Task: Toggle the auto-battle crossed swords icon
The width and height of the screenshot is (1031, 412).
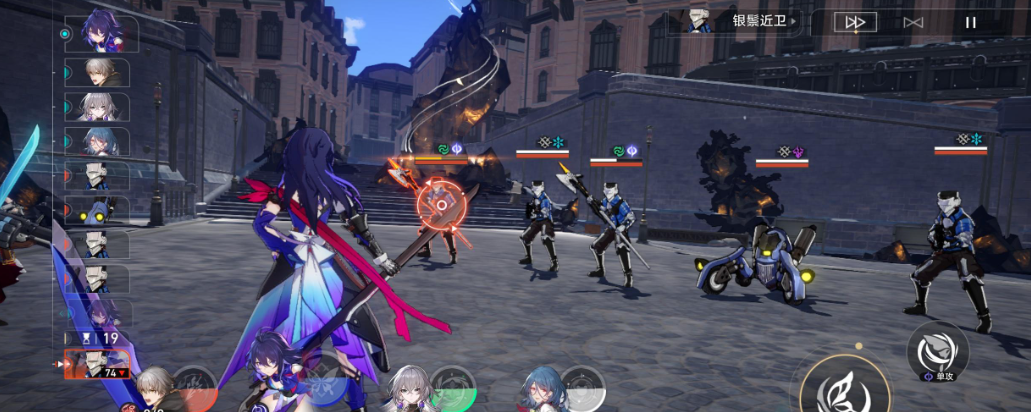Action: [912, 22]
